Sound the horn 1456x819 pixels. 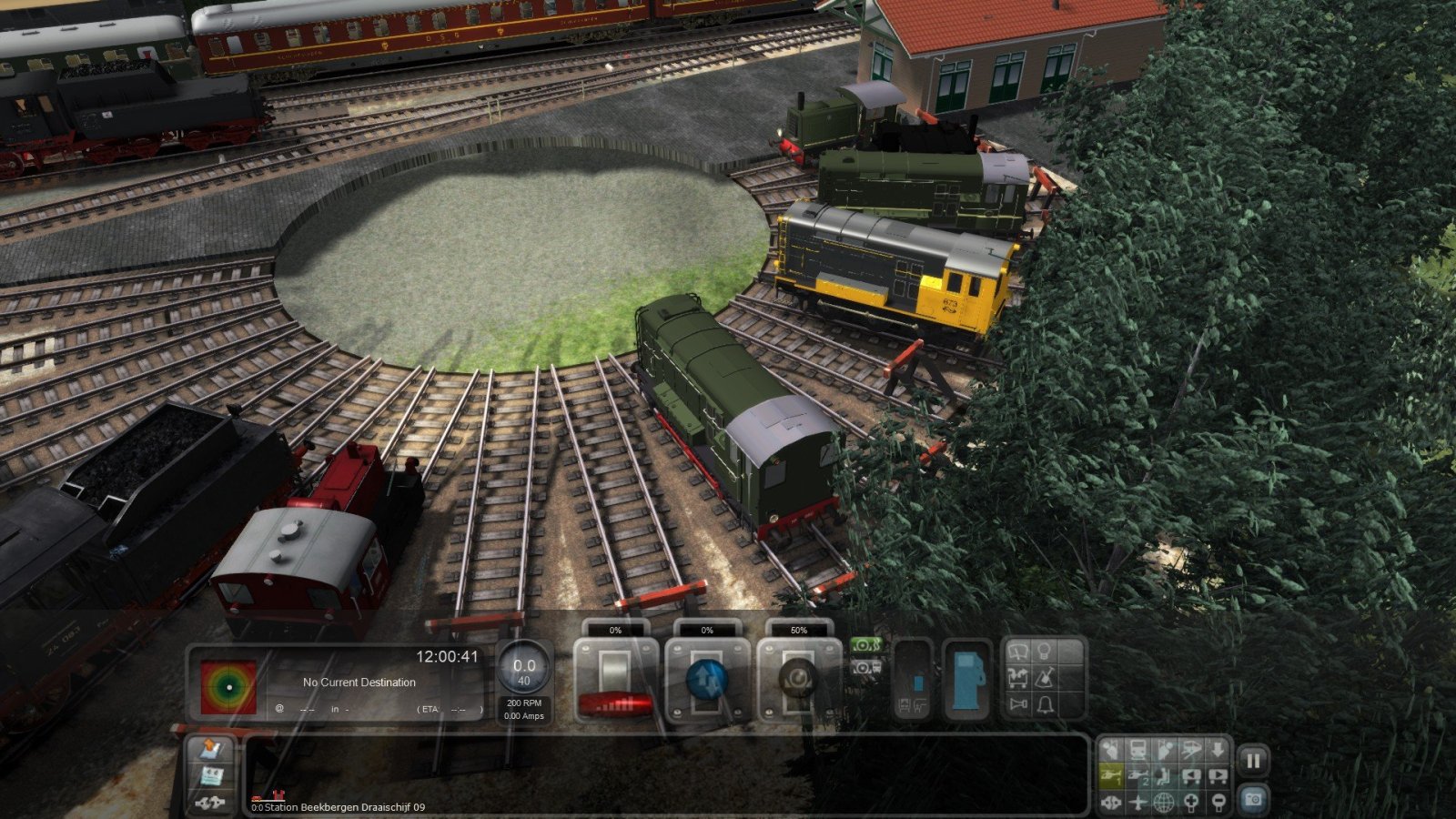pos(1018,705)
